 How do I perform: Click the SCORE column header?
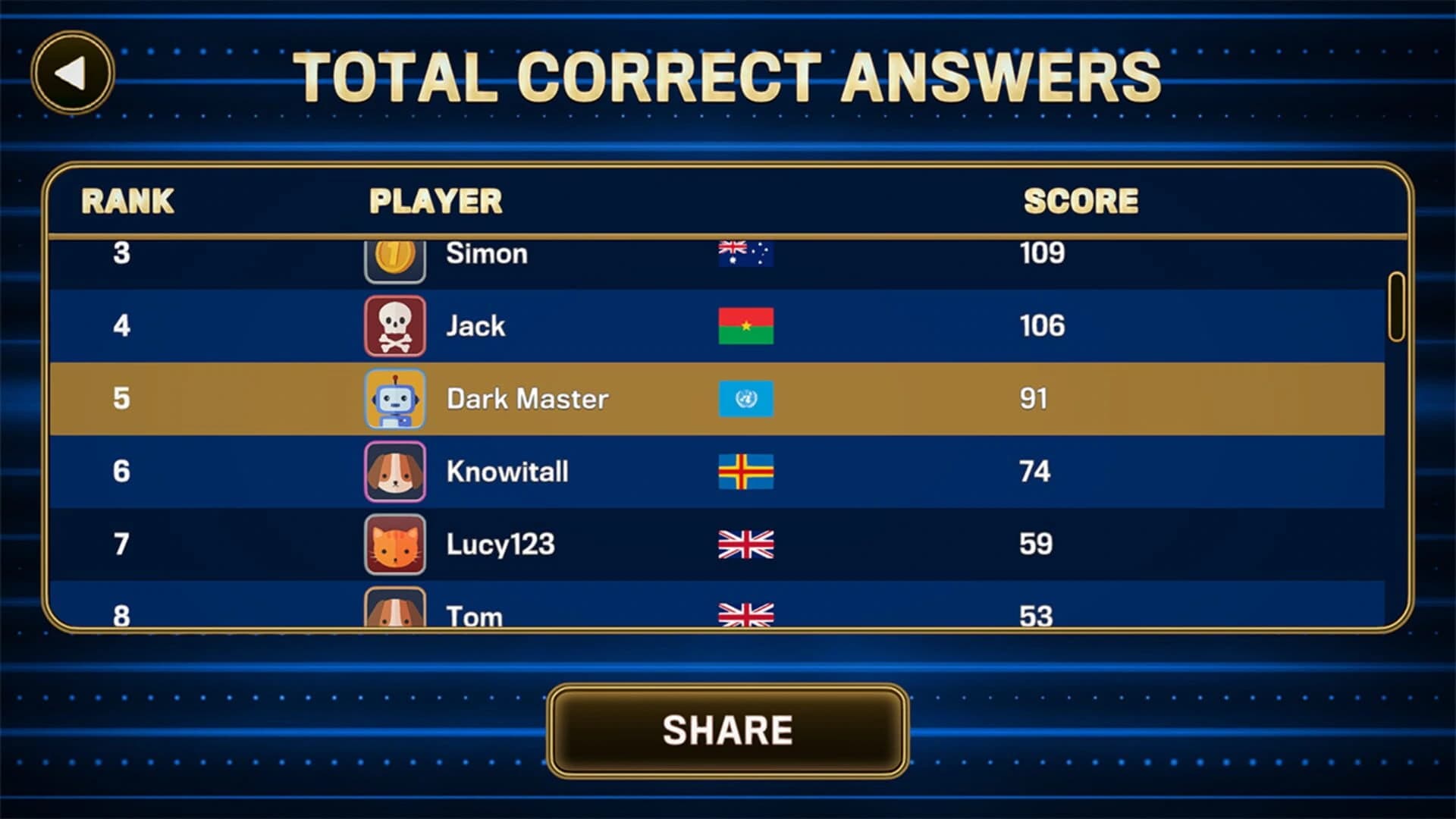[1080, 201]
